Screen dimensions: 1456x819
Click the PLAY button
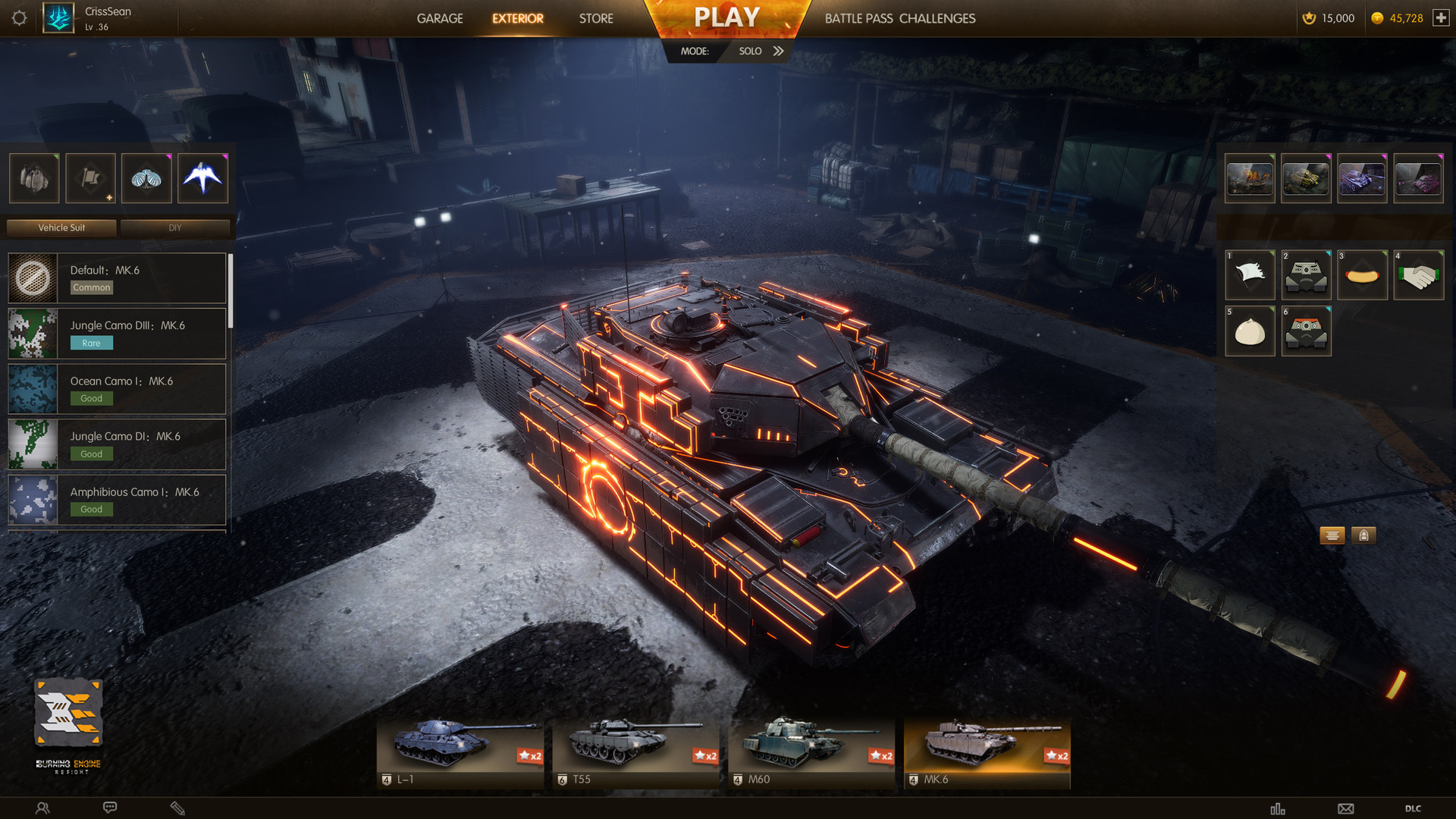coord(726,16)
